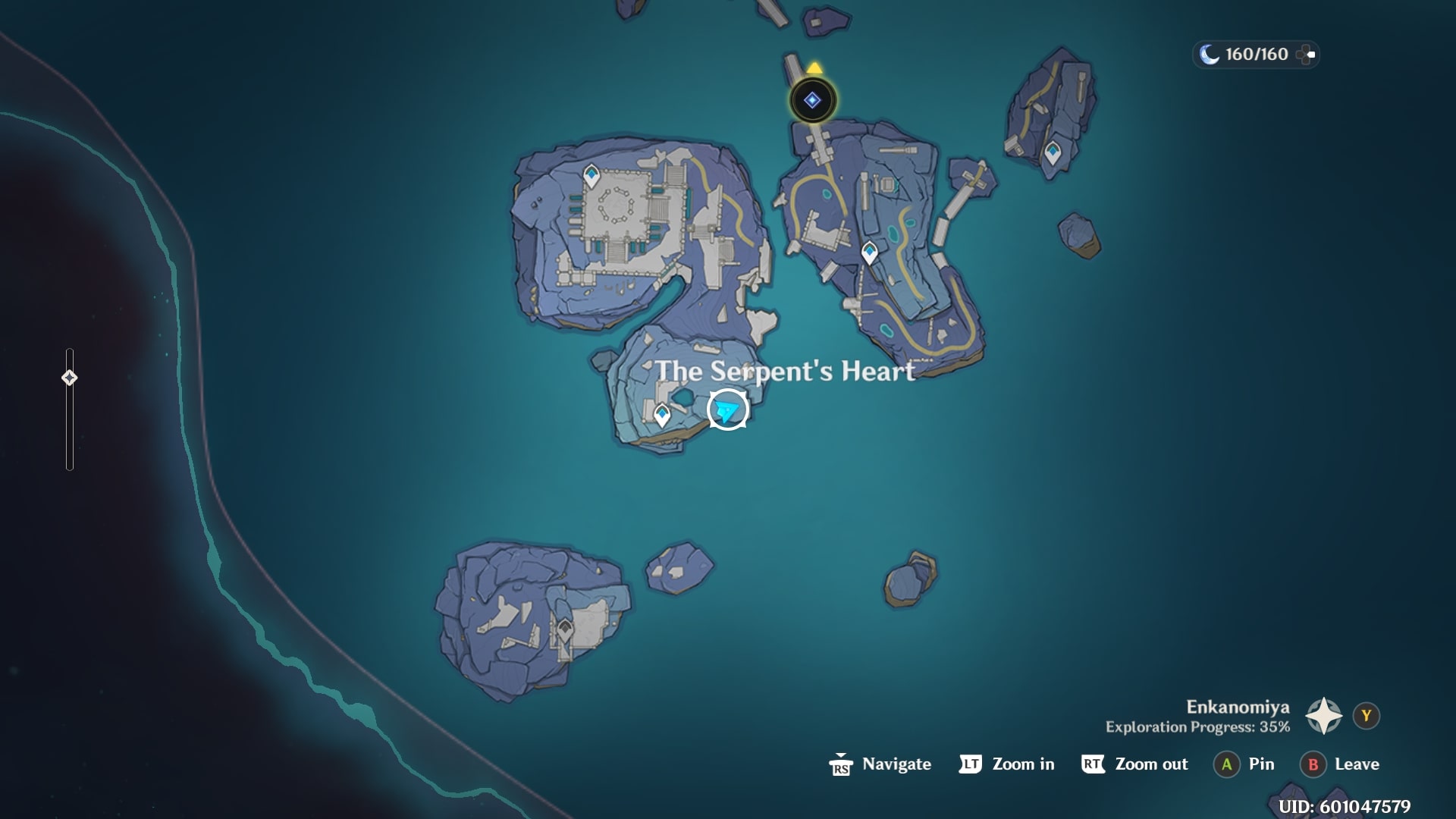Select the locked grey waypoint on the southern island
This screenshot has height=819, width=1456.
click(565, 629)
